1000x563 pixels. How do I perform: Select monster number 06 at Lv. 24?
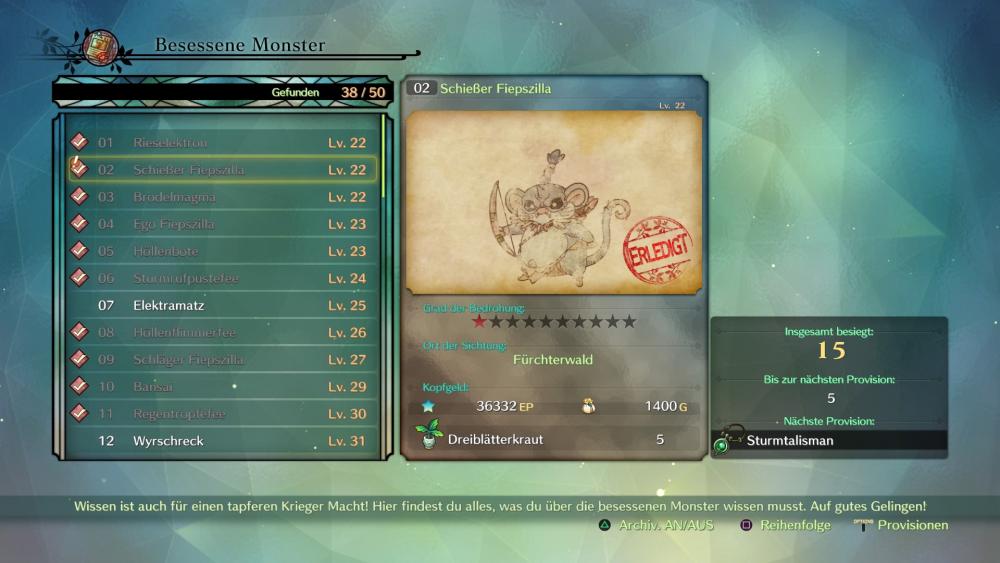pyautogui.click(x=222, y=278)
